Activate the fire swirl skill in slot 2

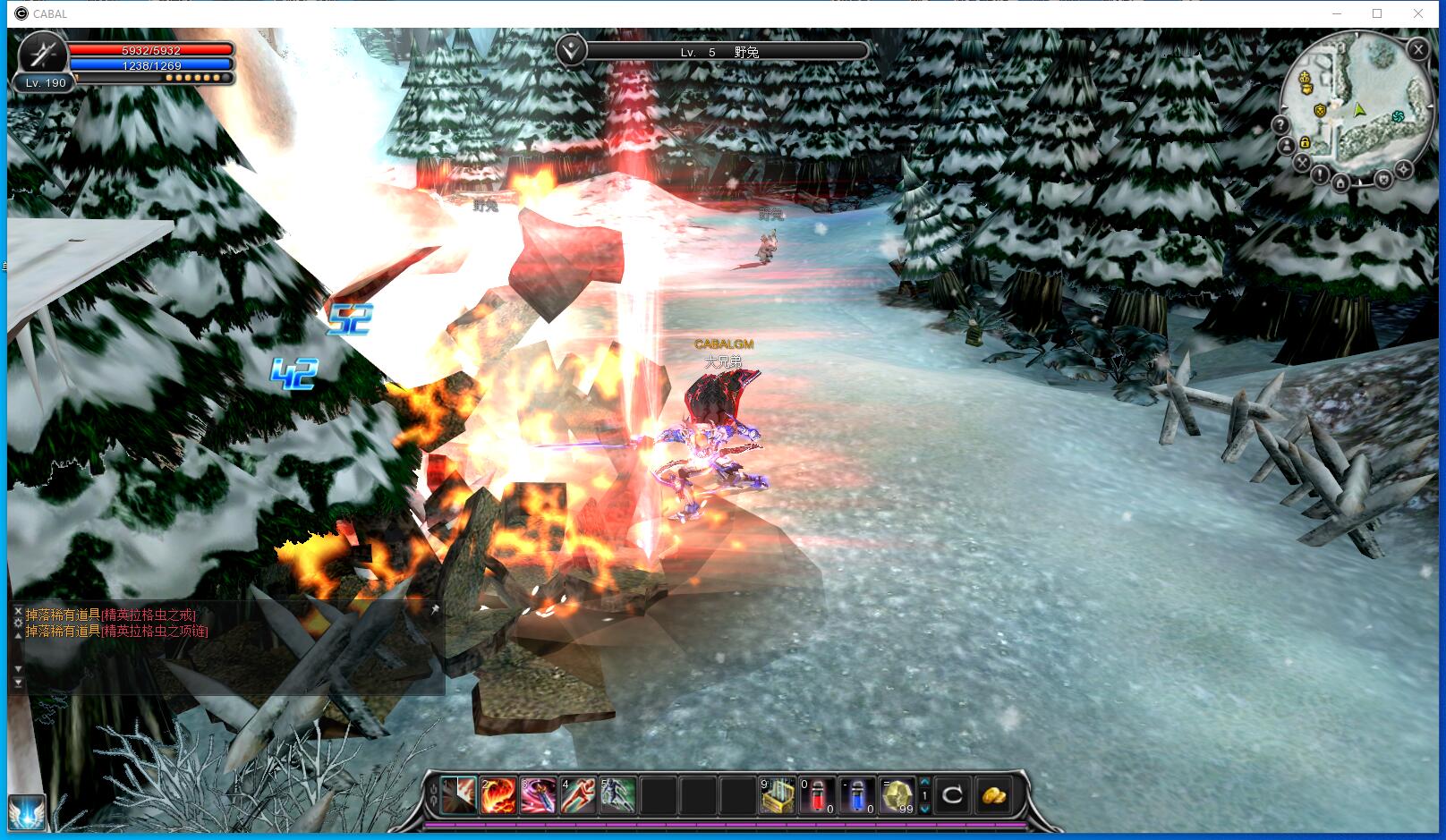click(x=498, y=795)
